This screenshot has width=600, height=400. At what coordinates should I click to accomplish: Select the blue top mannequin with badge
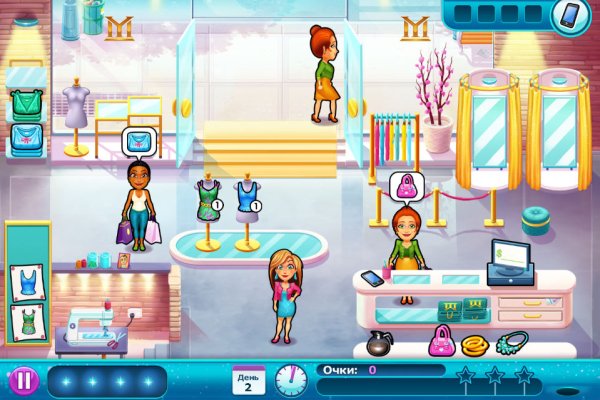[x=245, y=208]
